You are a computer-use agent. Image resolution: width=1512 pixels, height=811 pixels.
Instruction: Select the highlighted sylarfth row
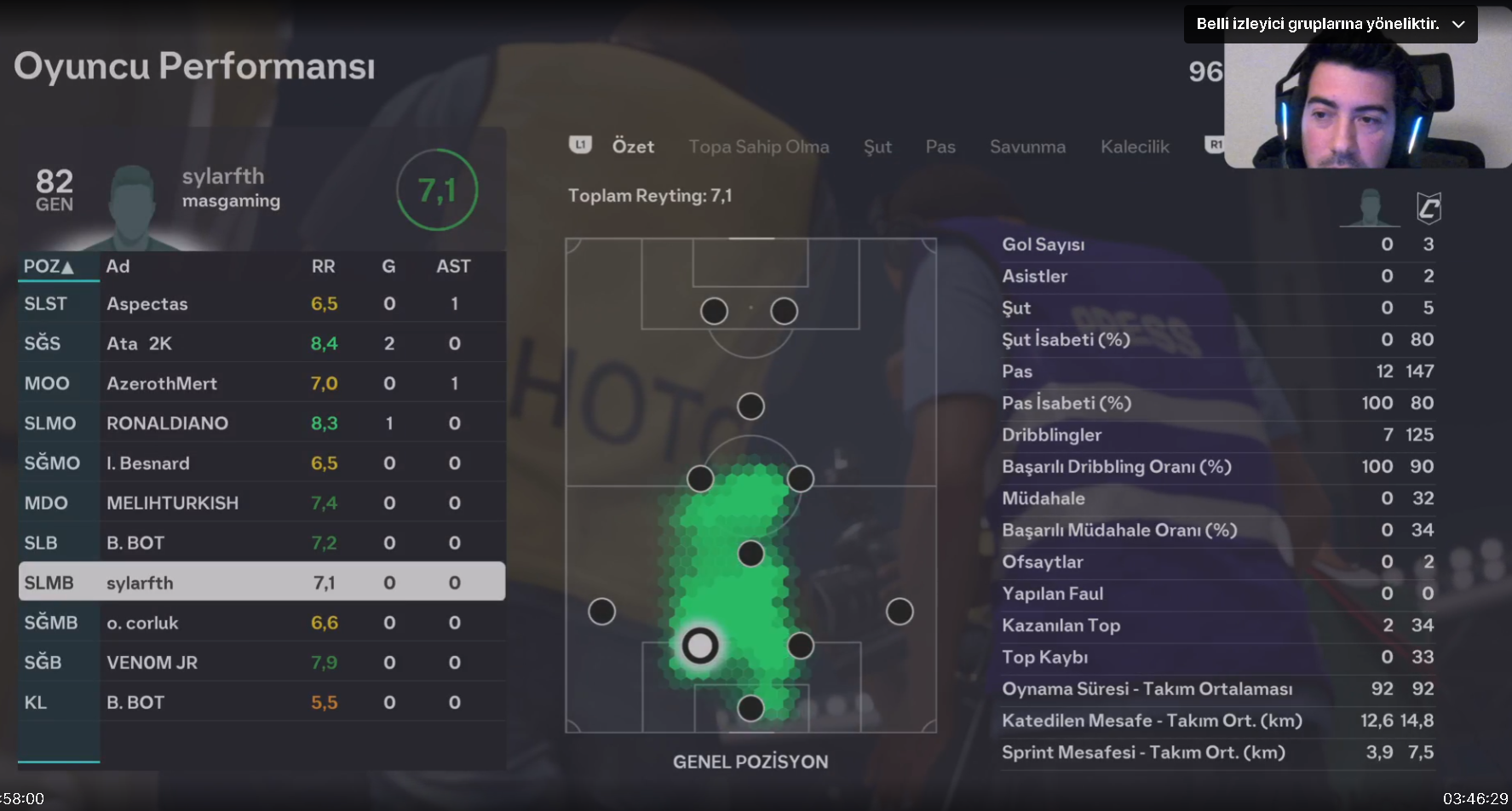[262, 583]
